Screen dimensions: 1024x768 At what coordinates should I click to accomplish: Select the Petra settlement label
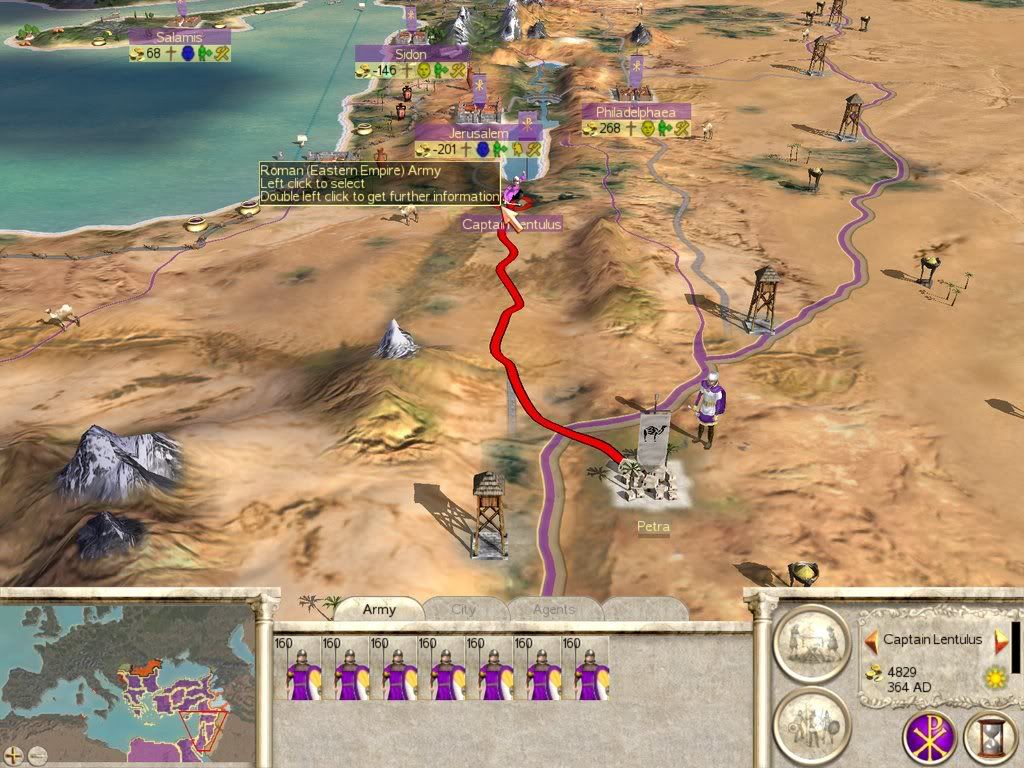(x=652, y=526)
